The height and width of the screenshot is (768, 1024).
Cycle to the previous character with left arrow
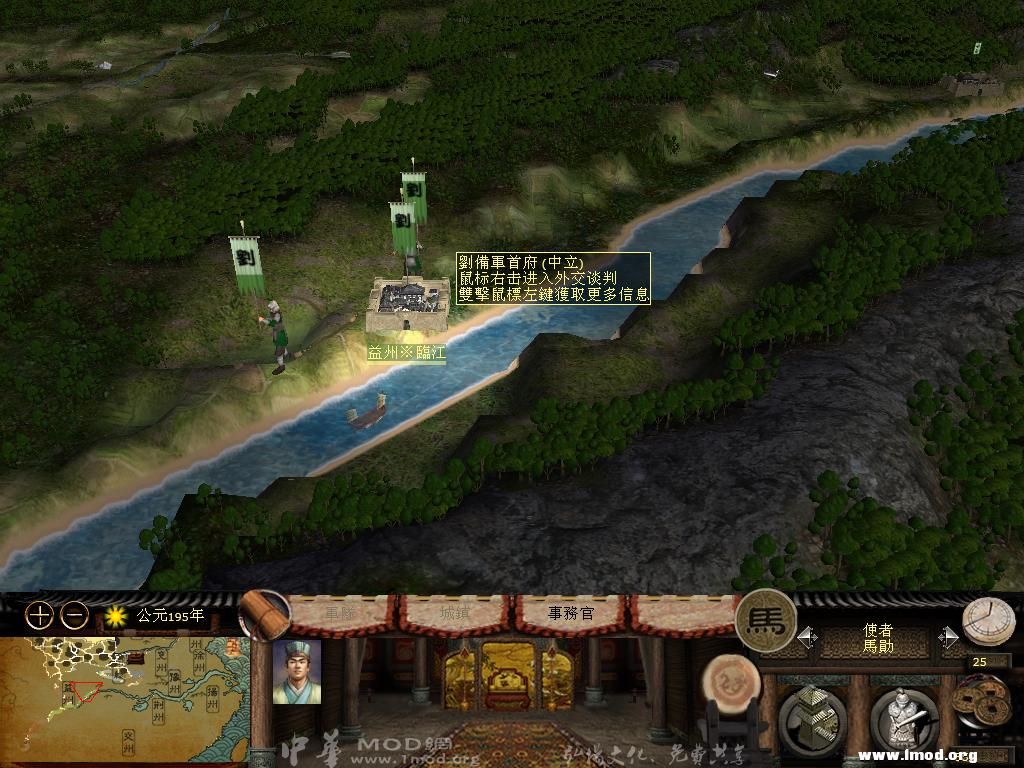(x=807, y=637)
